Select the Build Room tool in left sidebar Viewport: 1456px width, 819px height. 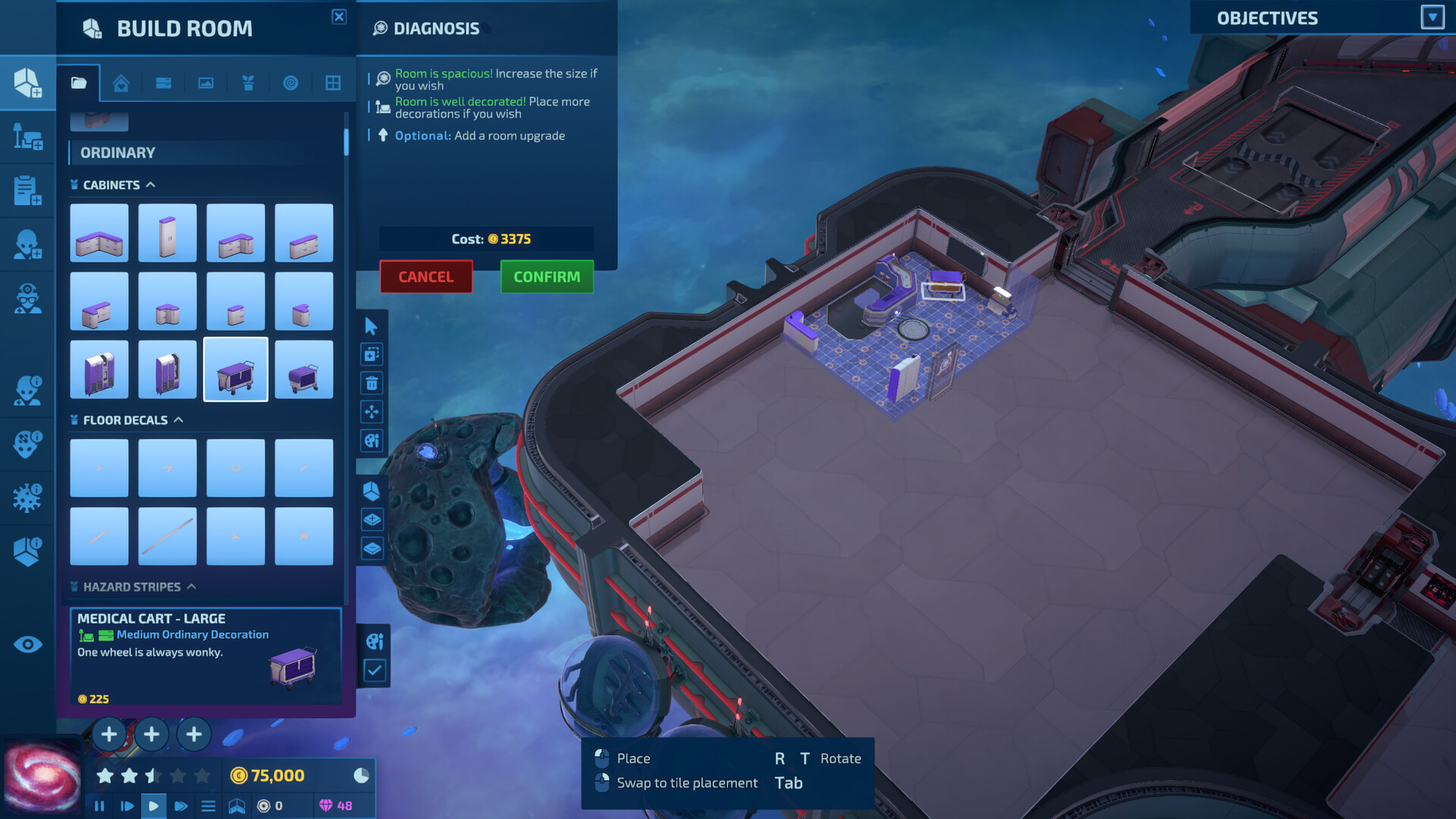tap(27, 83)
